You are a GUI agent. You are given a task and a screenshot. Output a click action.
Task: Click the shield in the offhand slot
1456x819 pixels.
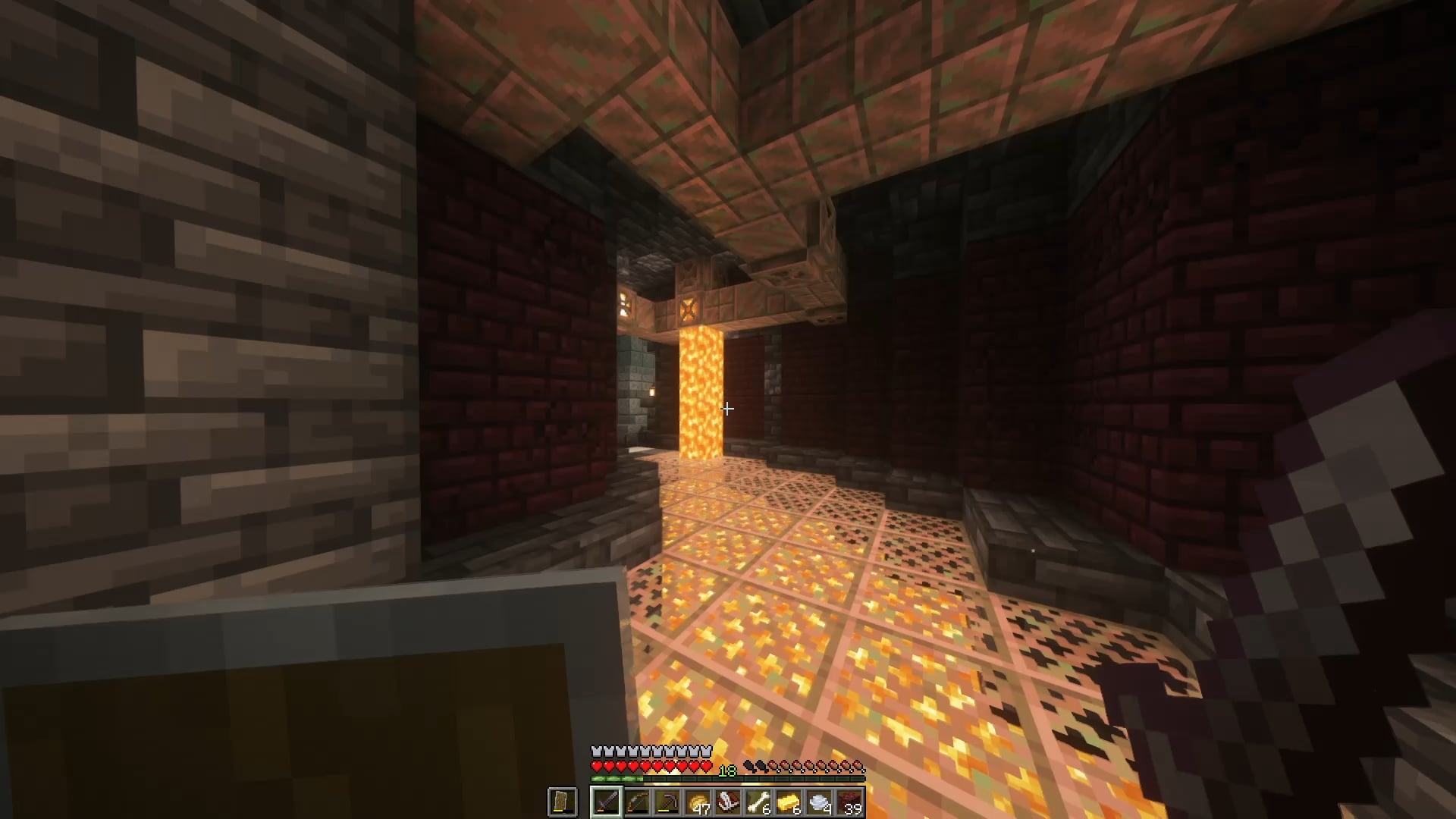(562, 802)
